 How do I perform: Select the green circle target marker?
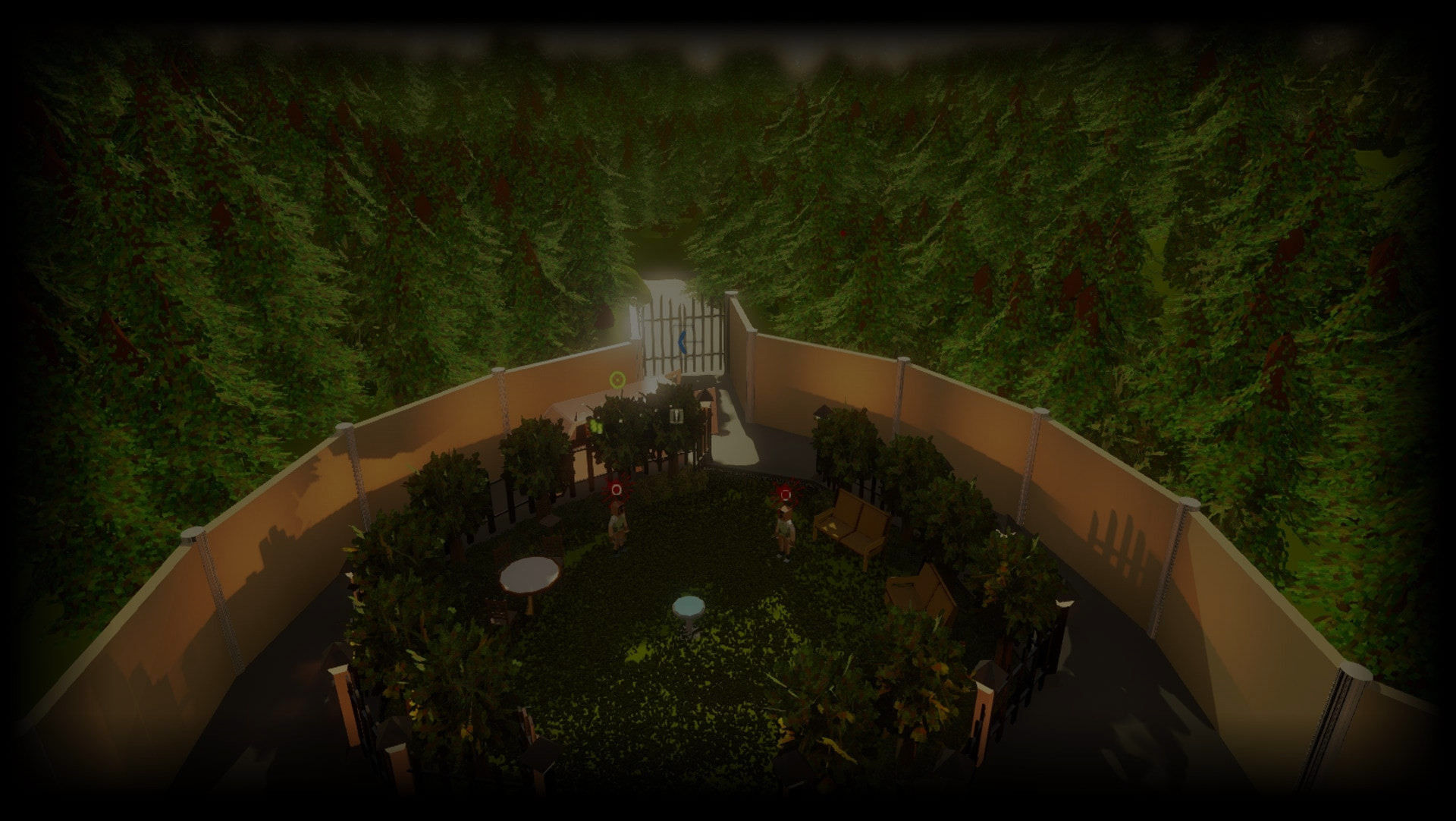(617, 378)
